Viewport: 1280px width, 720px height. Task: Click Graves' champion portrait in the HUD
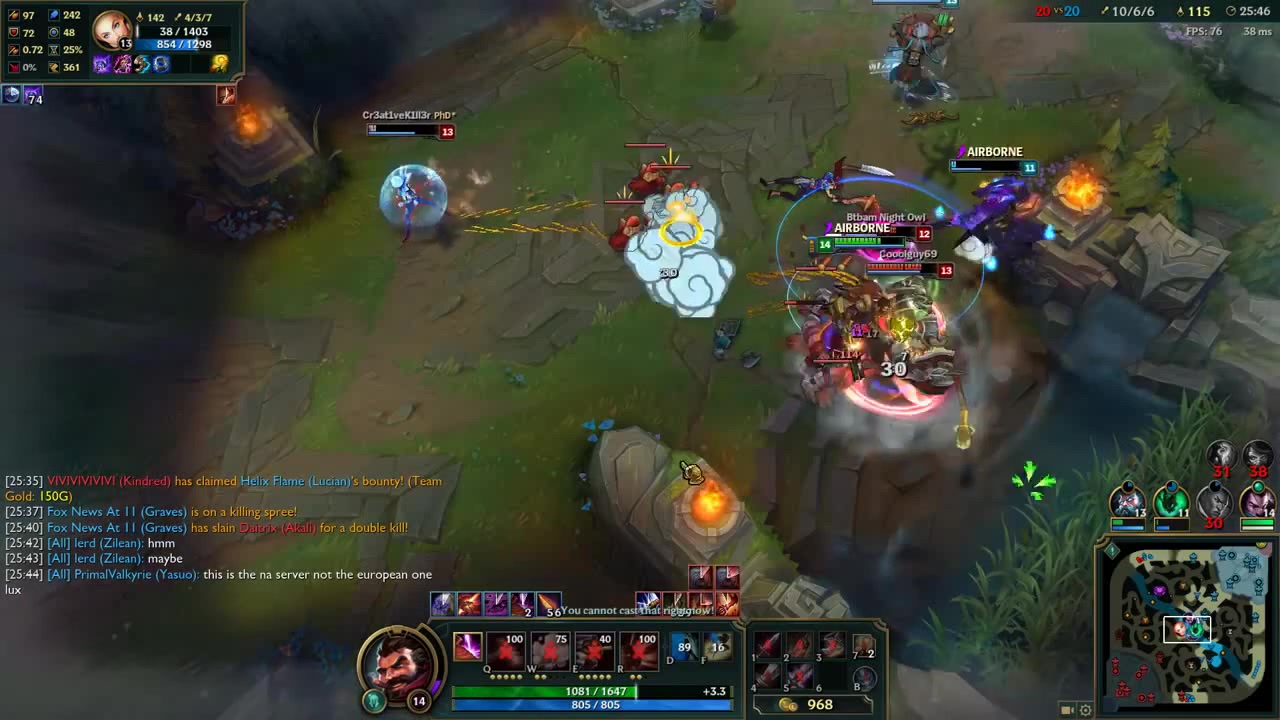pyautogui.click(x=400, y=665)
